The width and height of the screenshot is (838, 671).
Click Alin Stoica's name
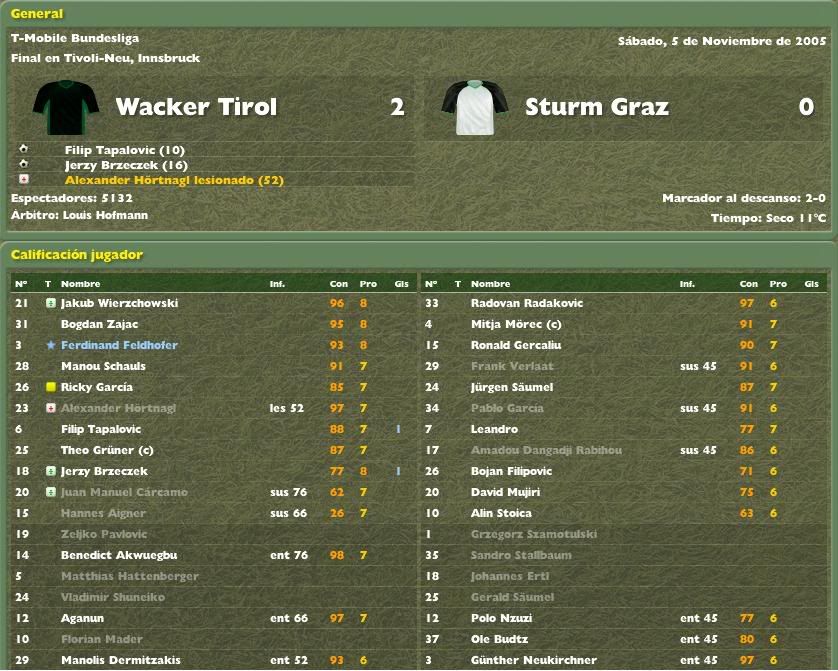pyautogui.click(x=503, y=513)
